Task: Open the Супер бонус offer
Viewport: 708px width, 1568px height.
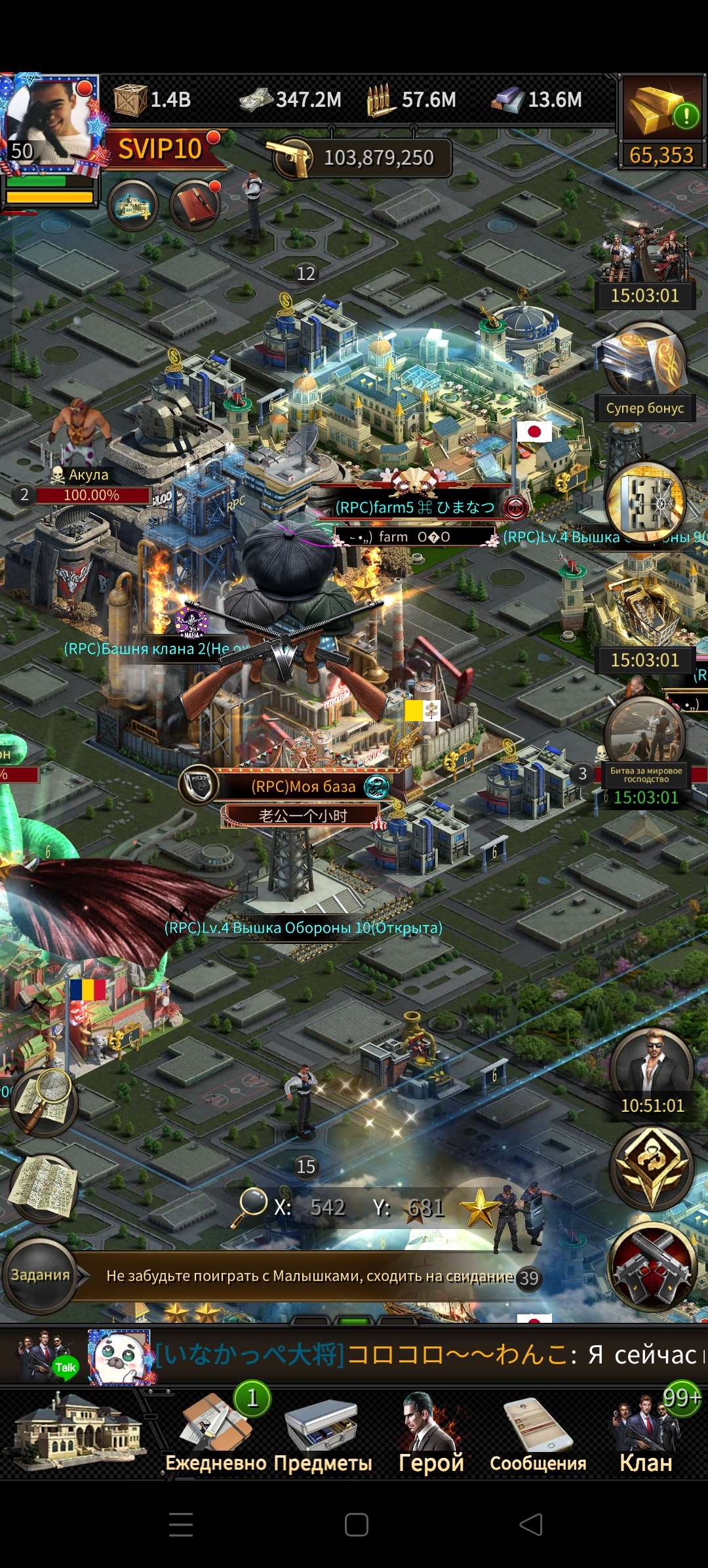Action: point(645,374)
